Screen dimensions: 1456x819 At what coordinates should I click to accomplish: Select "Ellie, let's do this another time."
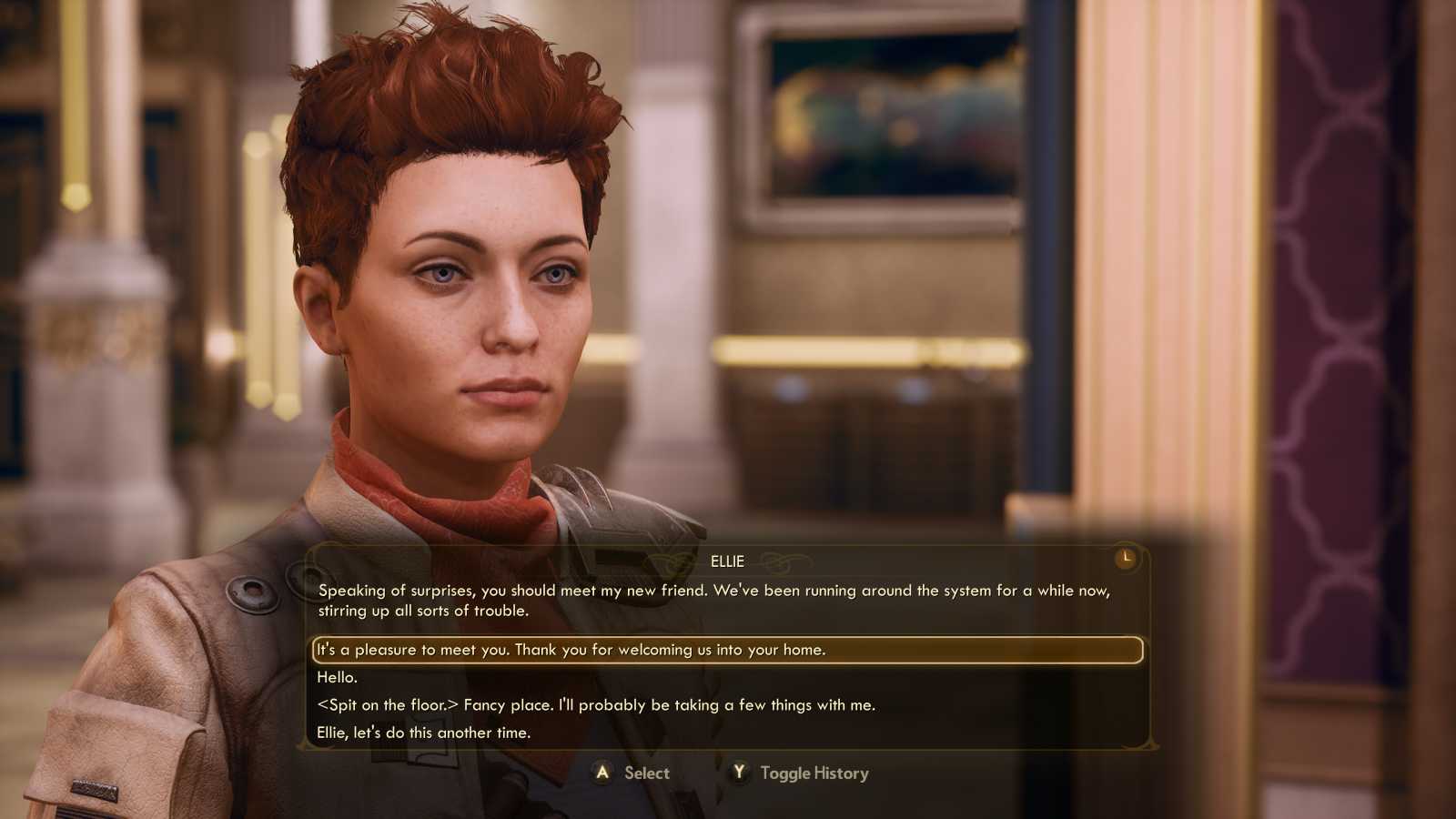tap(426, 731)
